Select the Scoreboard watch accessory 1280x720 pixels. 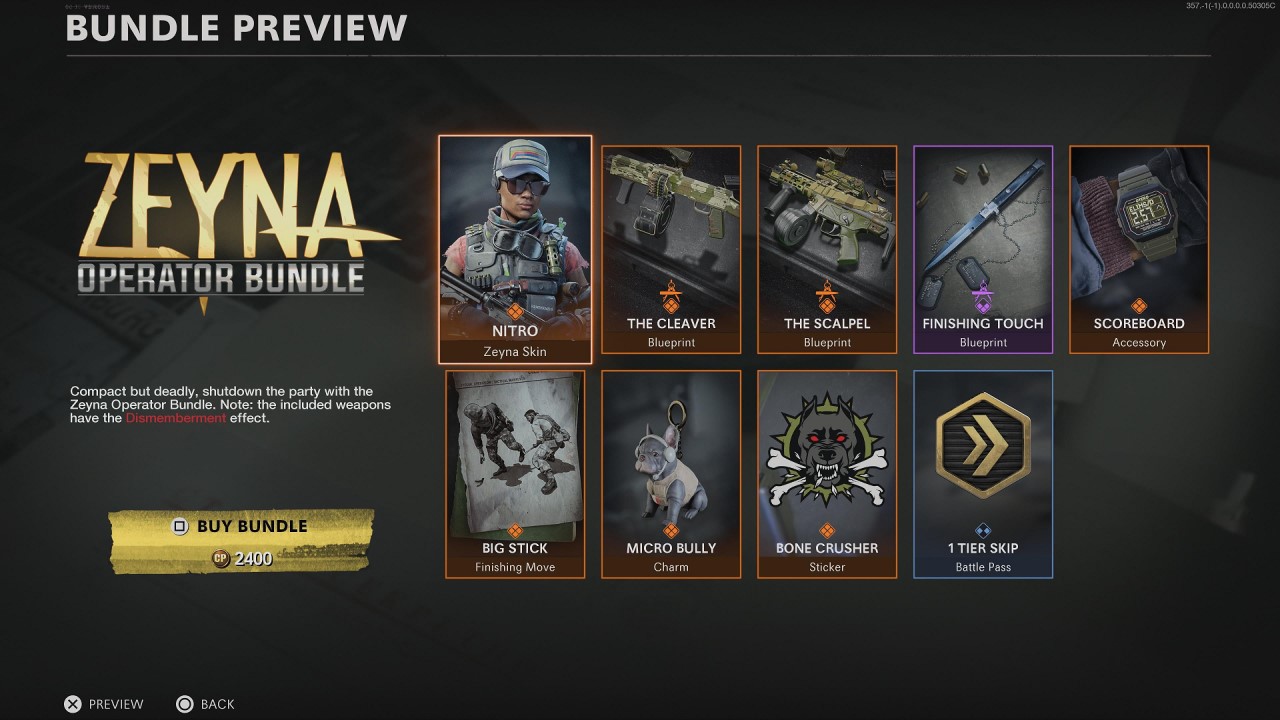tap(1139, 249)
